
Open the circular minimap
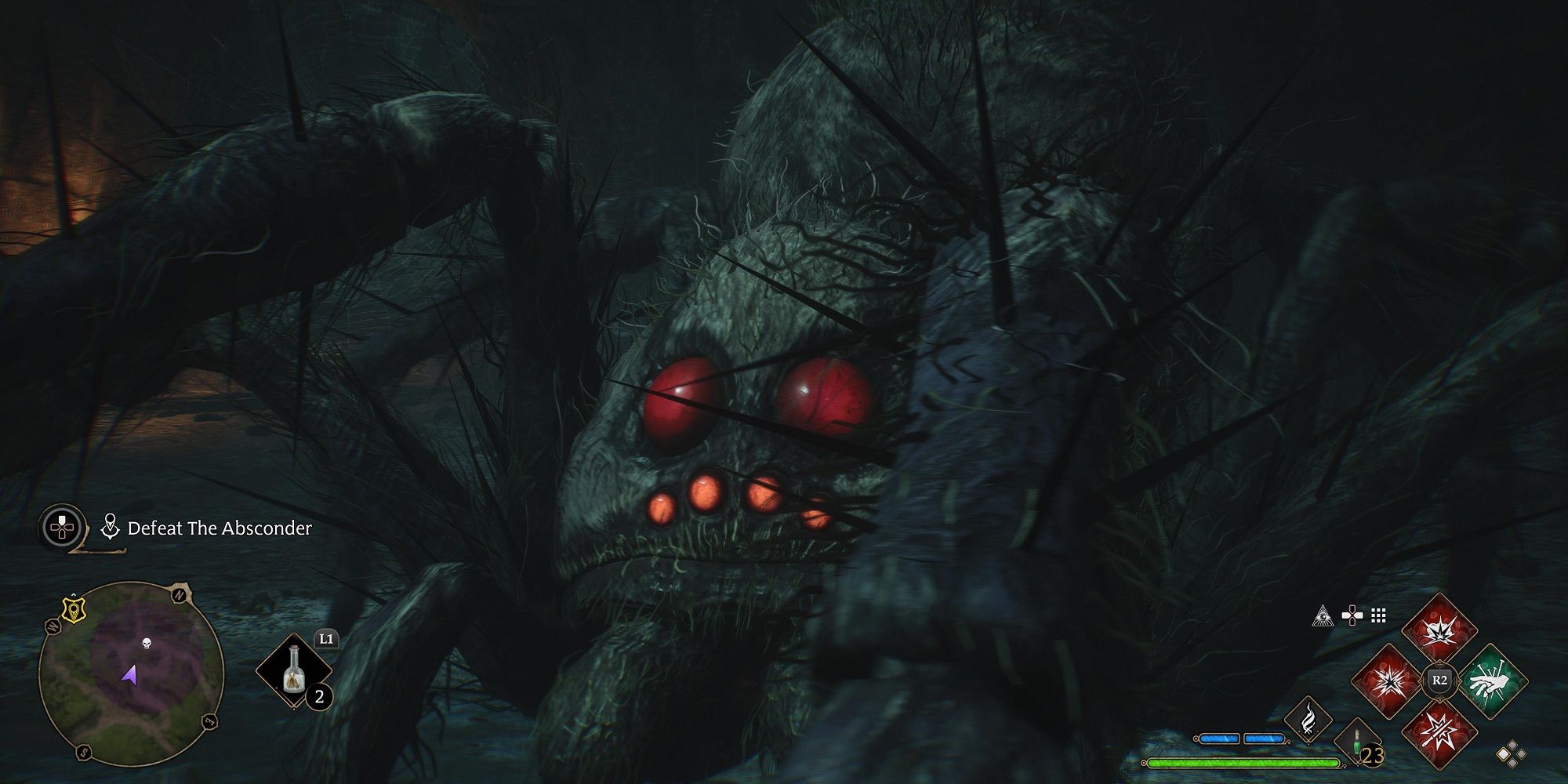coord(132,673)
